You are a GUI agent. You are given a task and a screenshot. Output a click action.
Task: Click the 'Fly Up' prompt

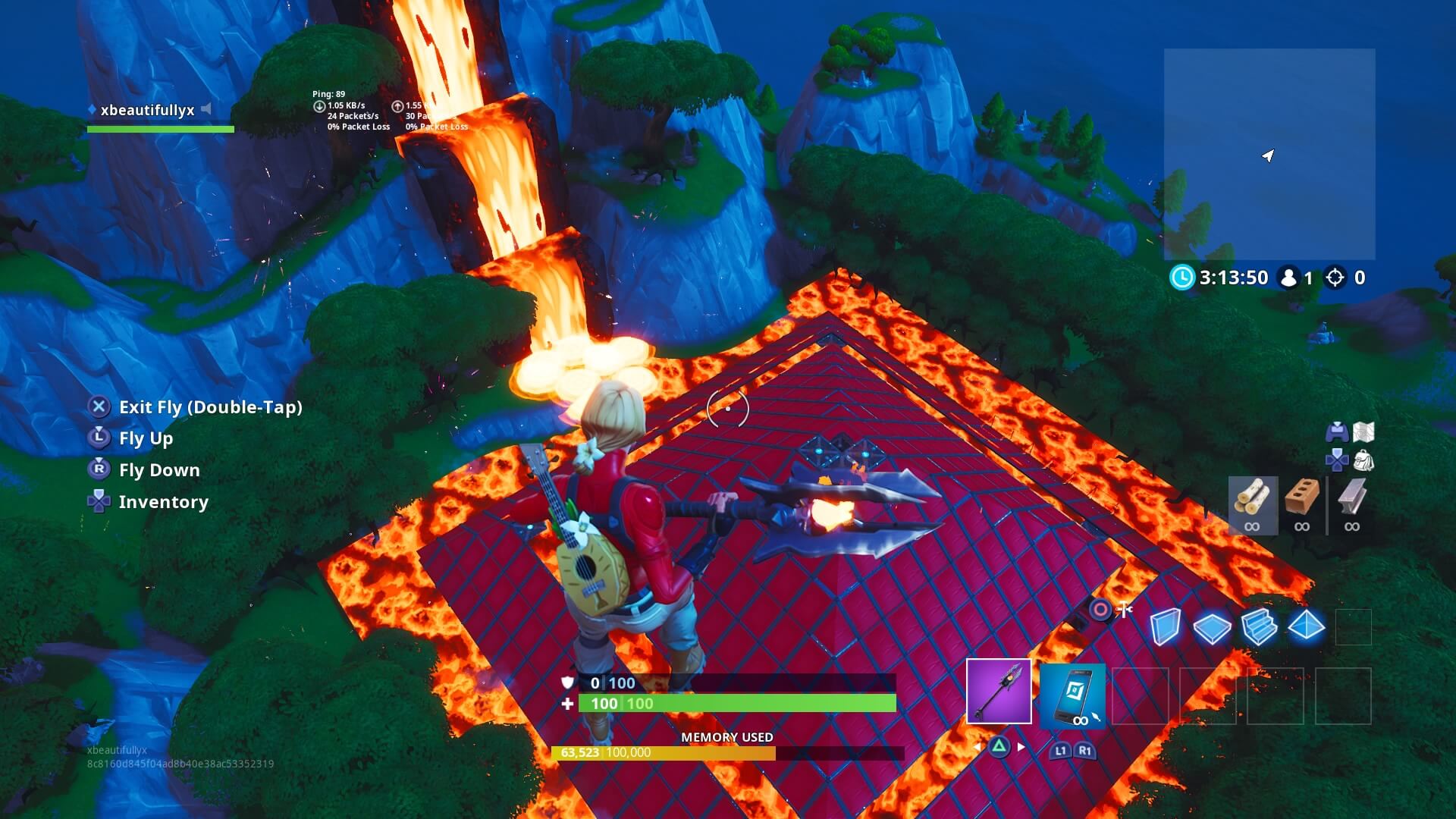[146, 438]
